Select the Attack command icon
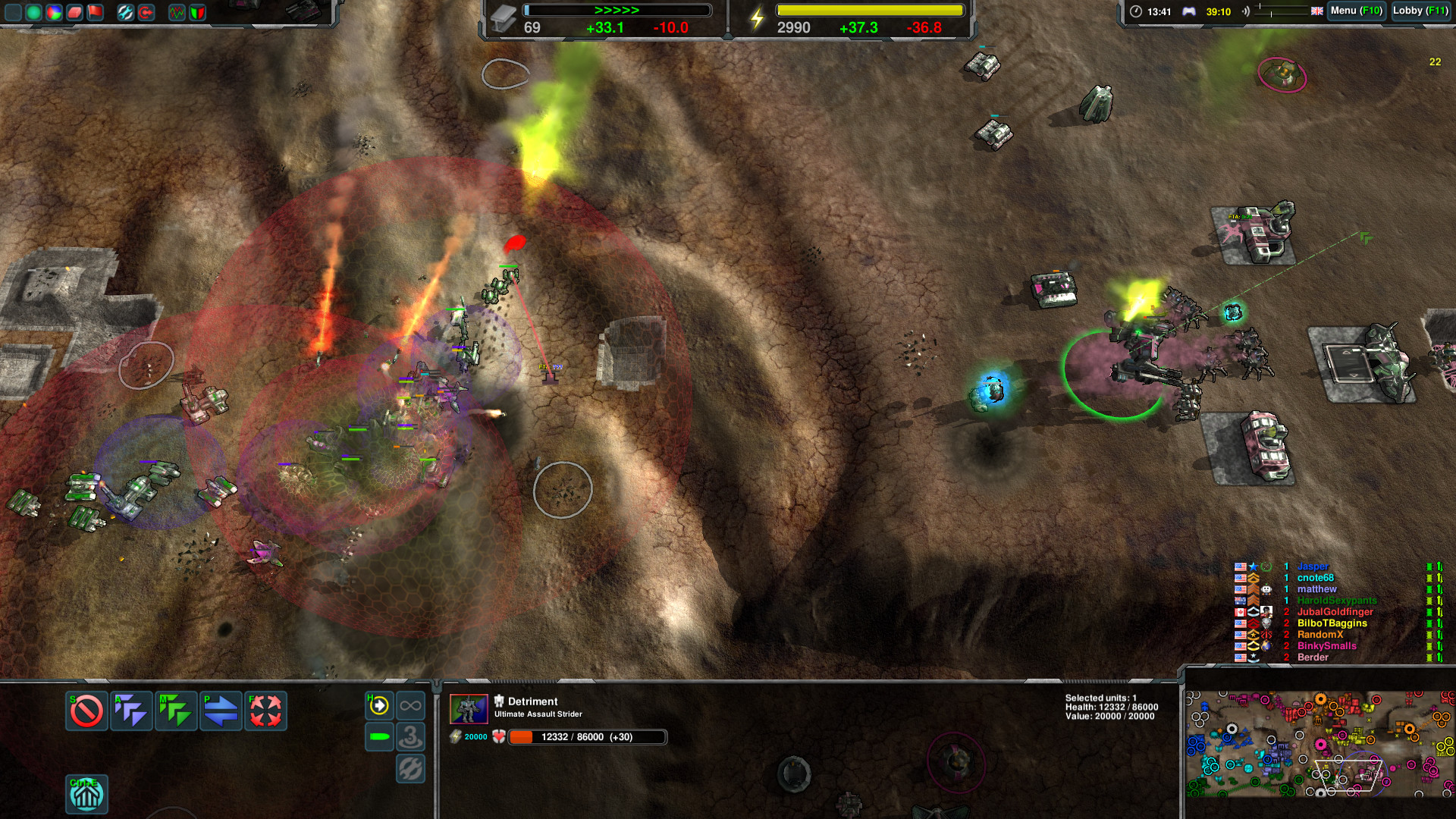This screenshot has width=1456, height=819. click(x=130, y=711)
